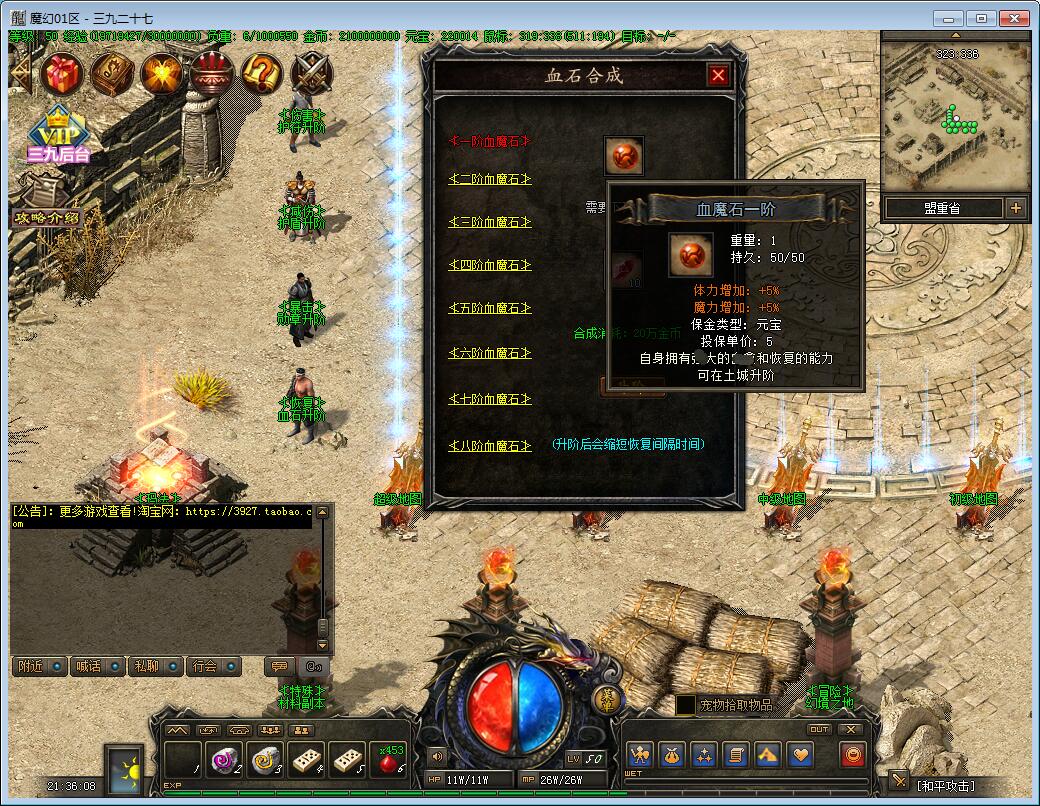
Task: Open the red gift box icon
Action: pos(62,73)
